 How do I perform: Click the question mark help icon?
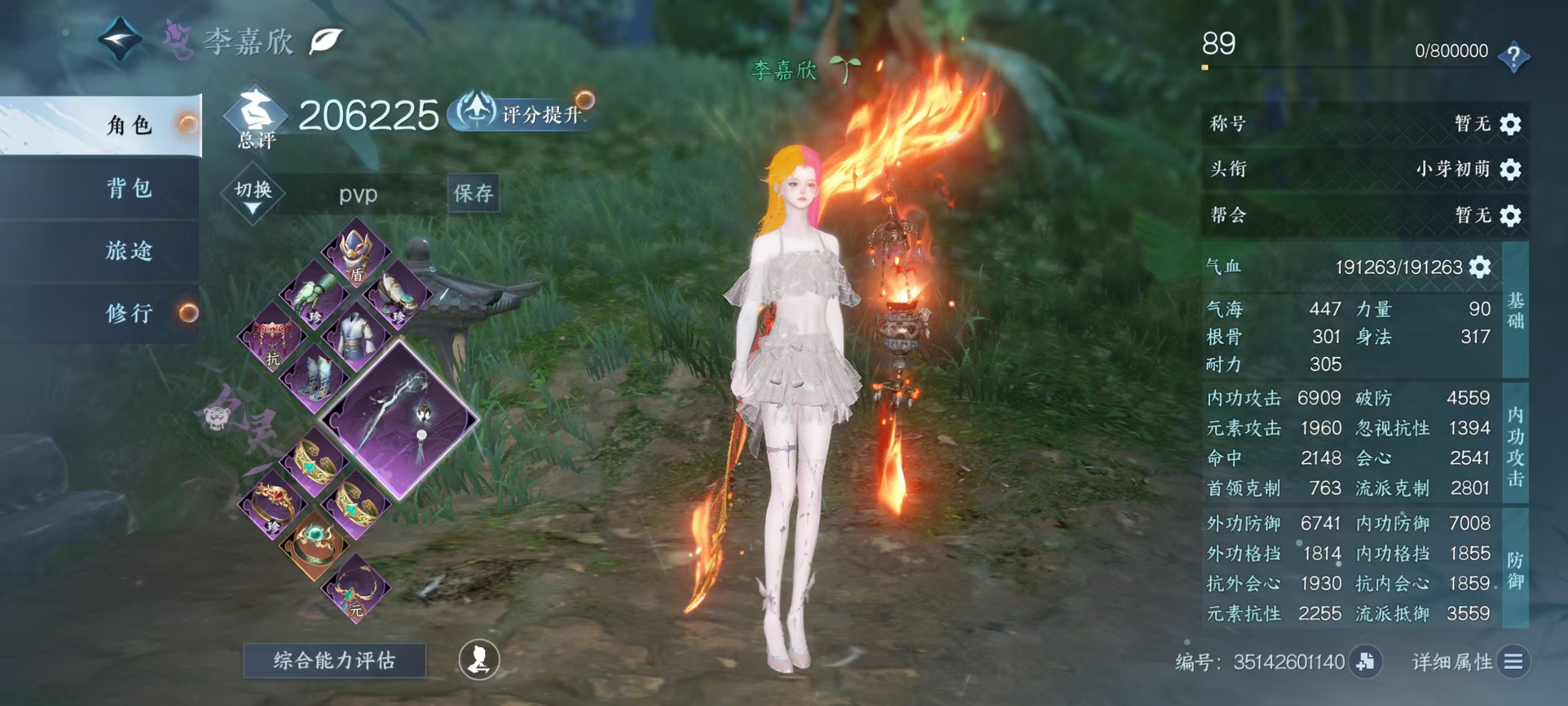click(x=1514, y=56)
